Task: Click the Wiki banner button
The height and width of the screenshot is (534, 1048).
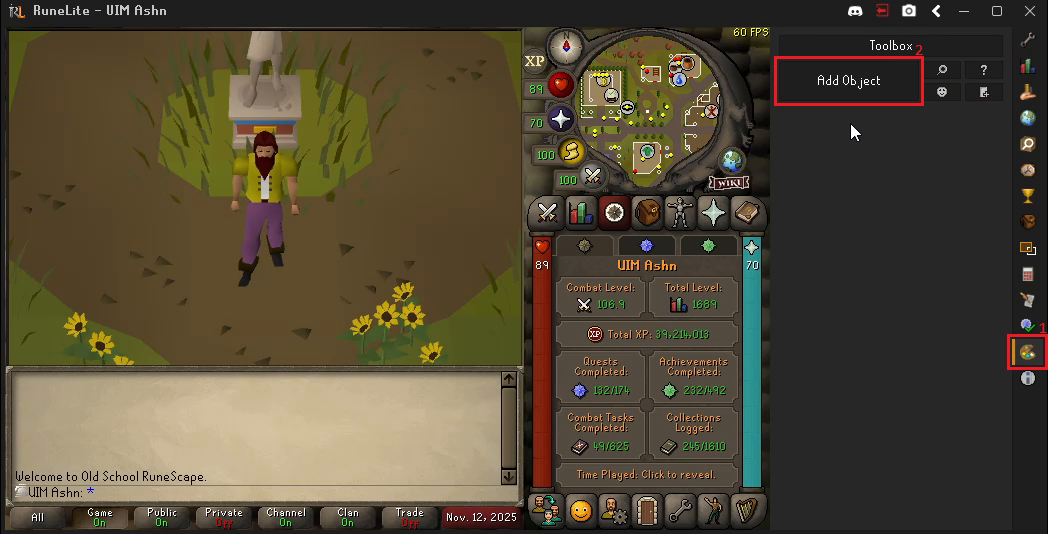Action: click(x=730, y=183)
